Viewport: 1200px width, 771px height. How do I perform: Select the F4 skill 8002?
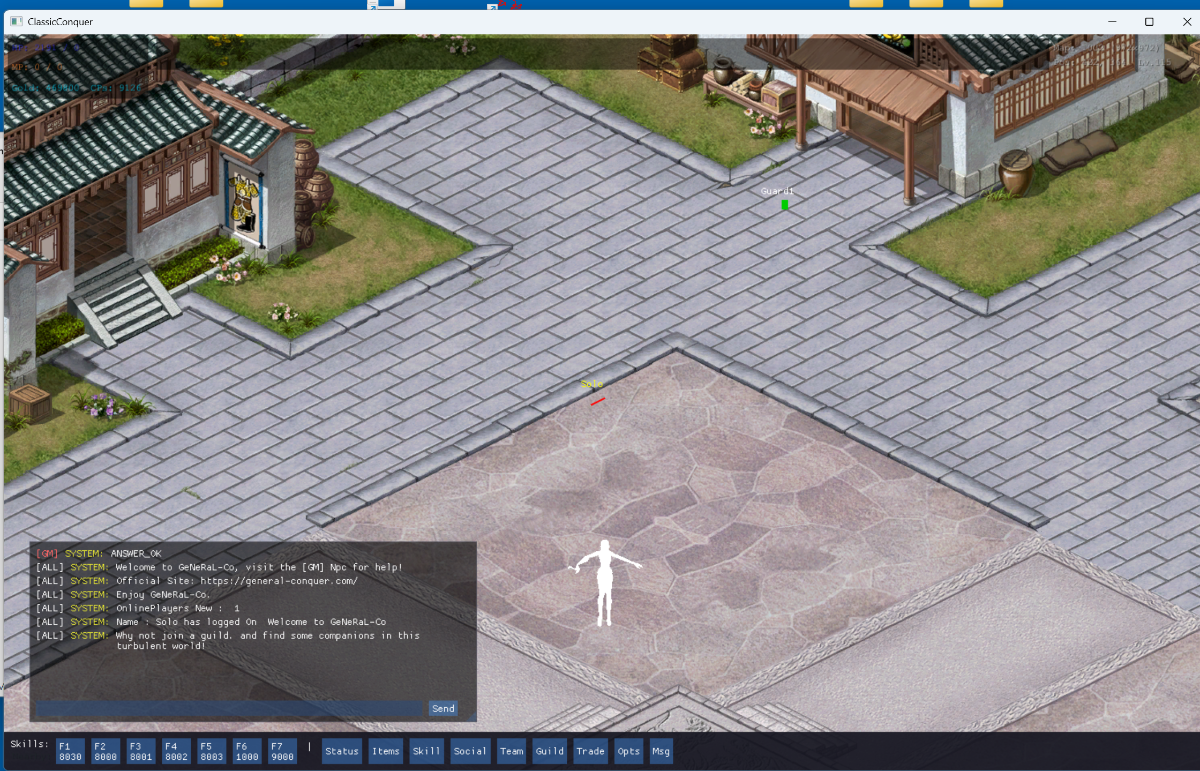pos(175,751)
